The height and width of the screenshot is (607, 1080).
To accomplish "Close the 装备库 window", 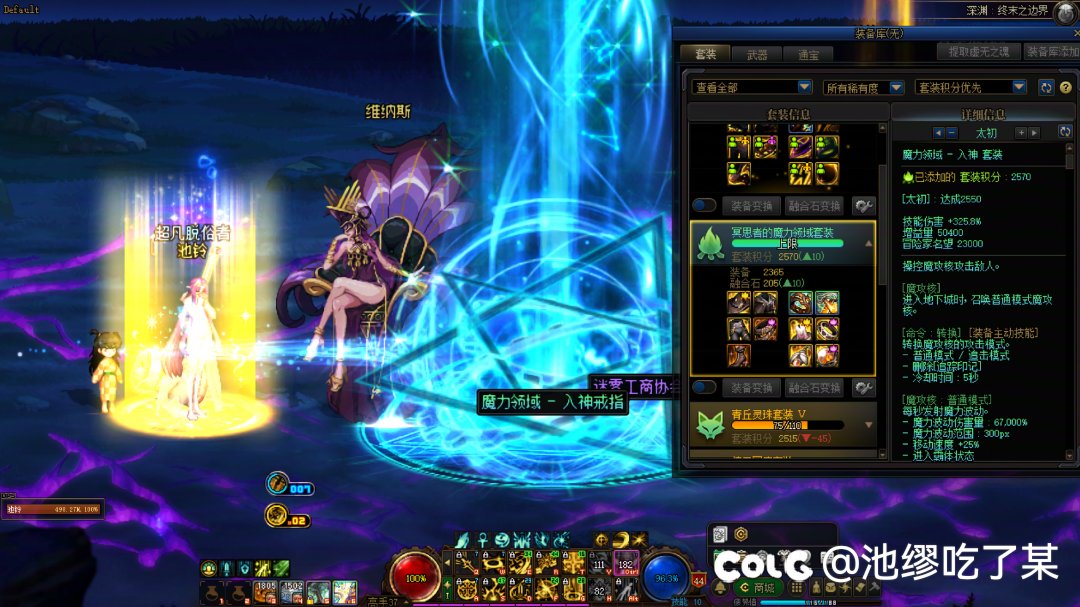I will tap(1075, 32).
